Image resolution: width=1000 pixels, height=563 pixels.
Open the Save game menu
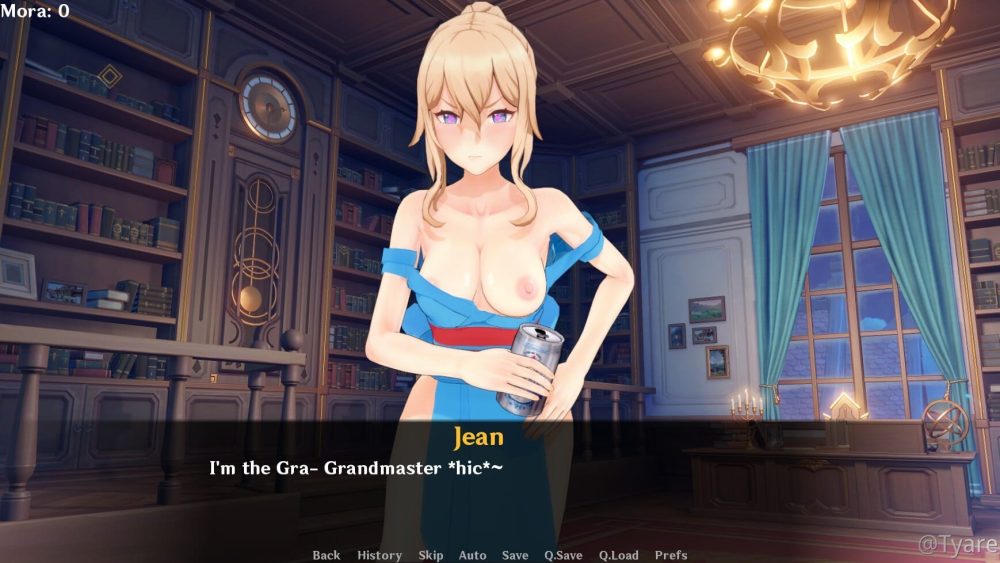(x=515, y=555)
